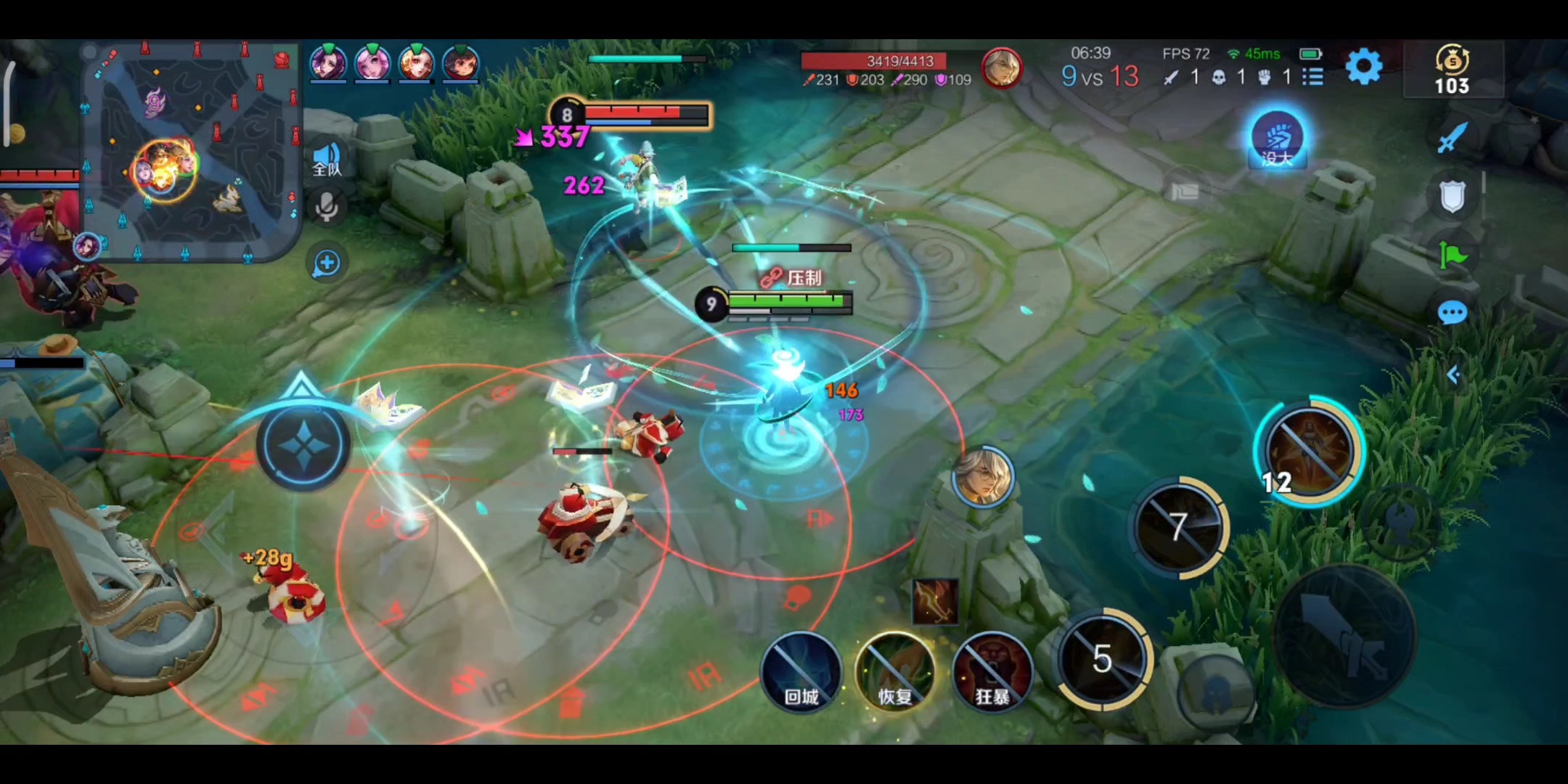The image size is (1568, 784).
Task: Open the gold coin shop
Action: (x=1452, y=70)
